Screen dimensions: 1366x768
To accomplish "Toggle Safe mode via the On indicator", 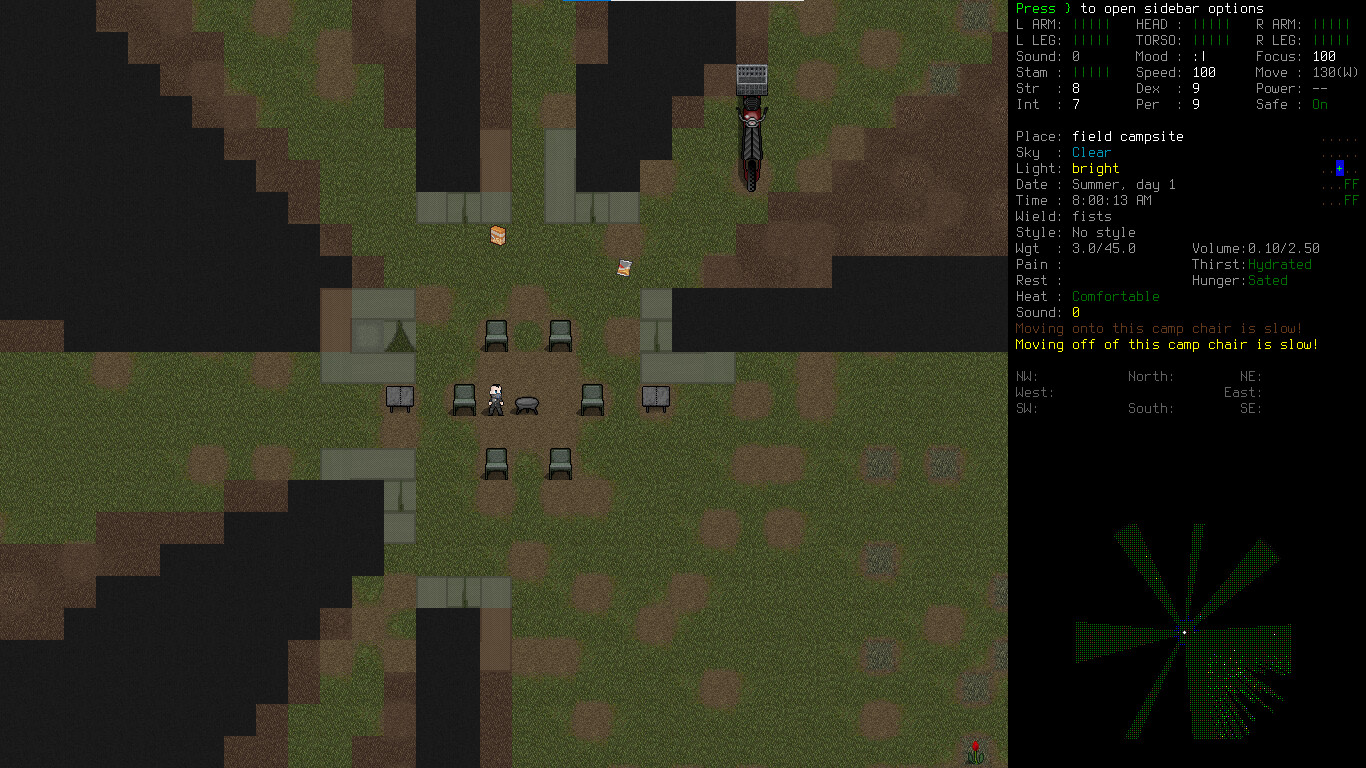I will coord(1319,104).
